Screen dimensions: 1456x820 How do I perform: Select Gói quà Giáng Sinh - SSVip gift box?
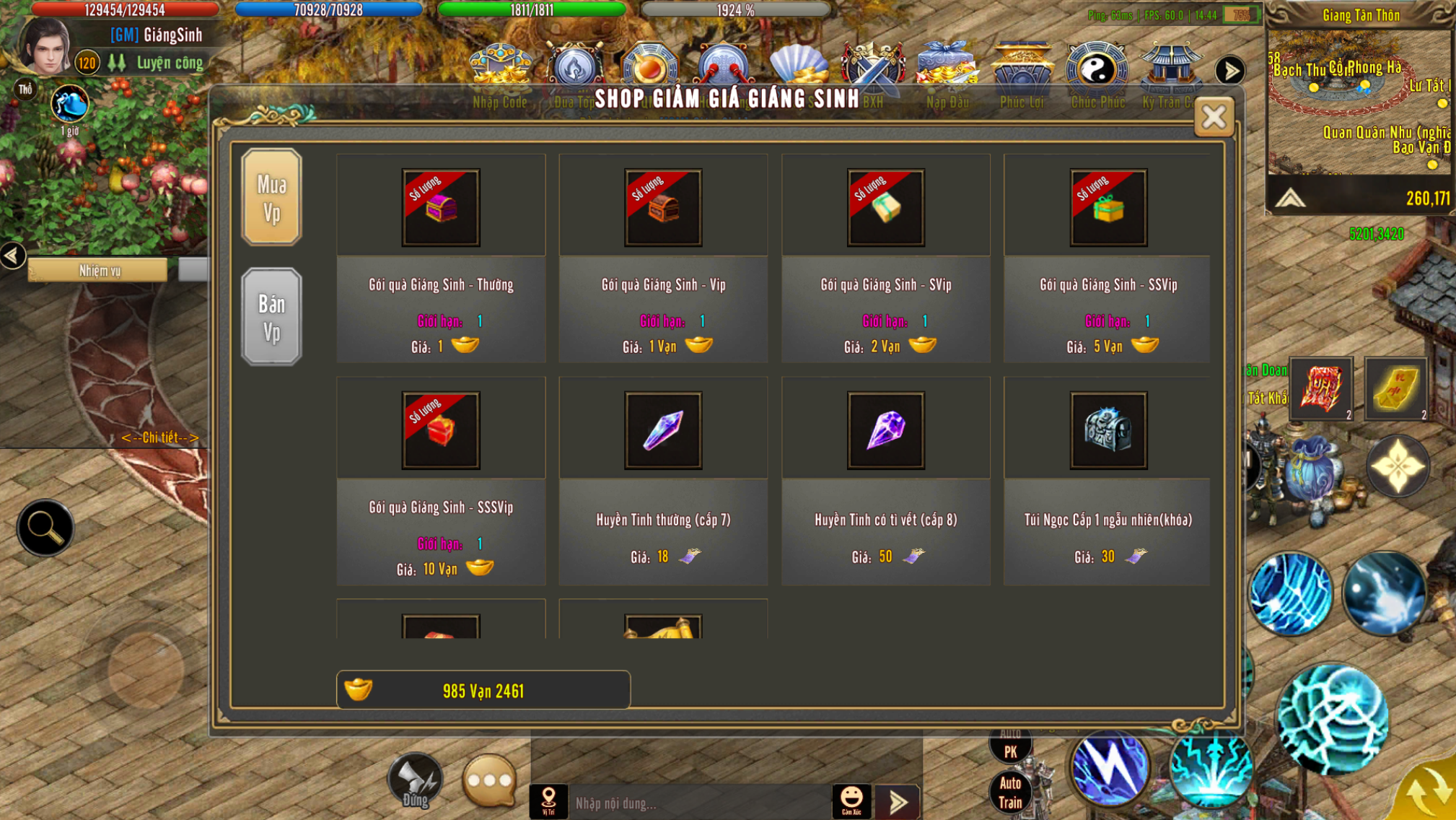1108,209
